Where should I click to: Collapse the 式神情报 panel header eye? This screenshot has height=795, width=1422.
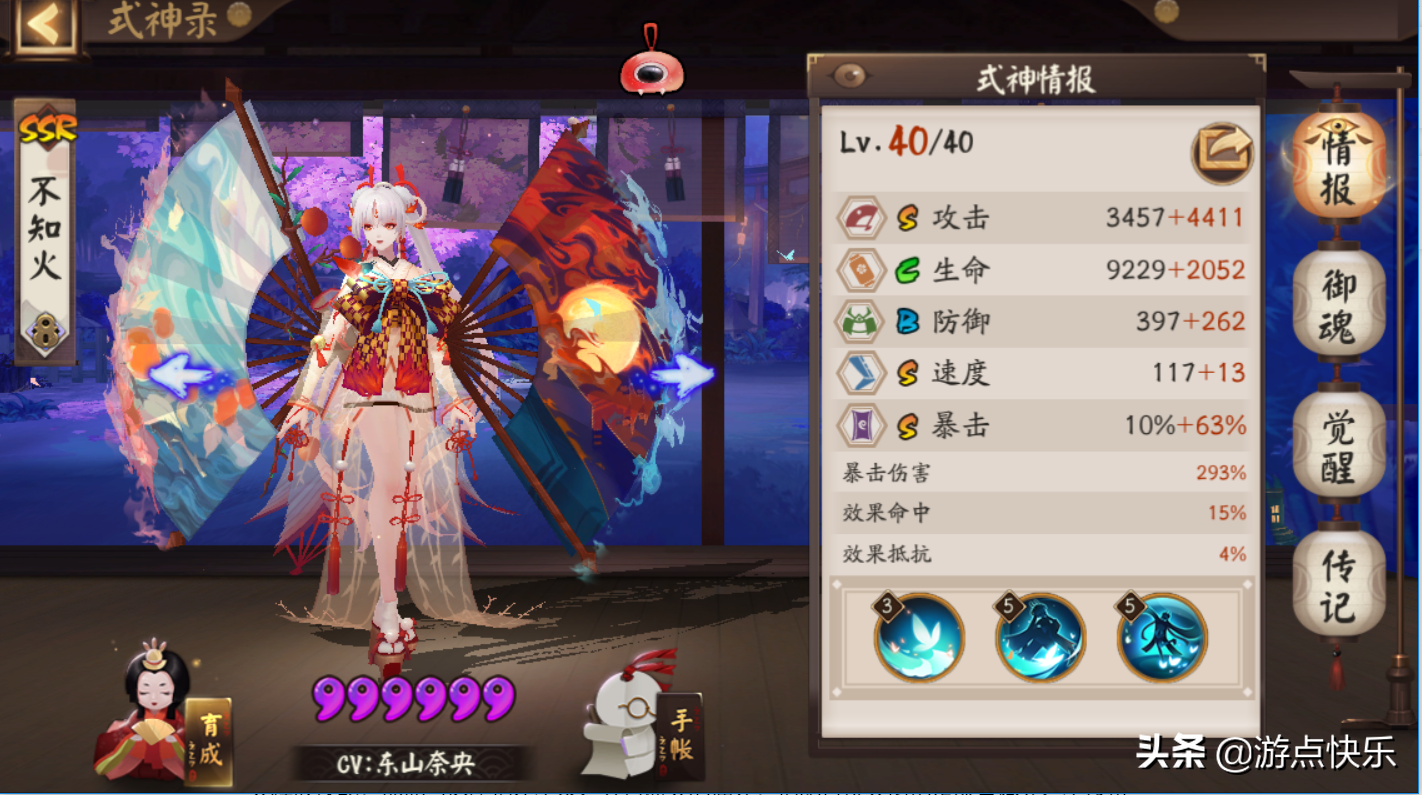click(x=851, y=74)
